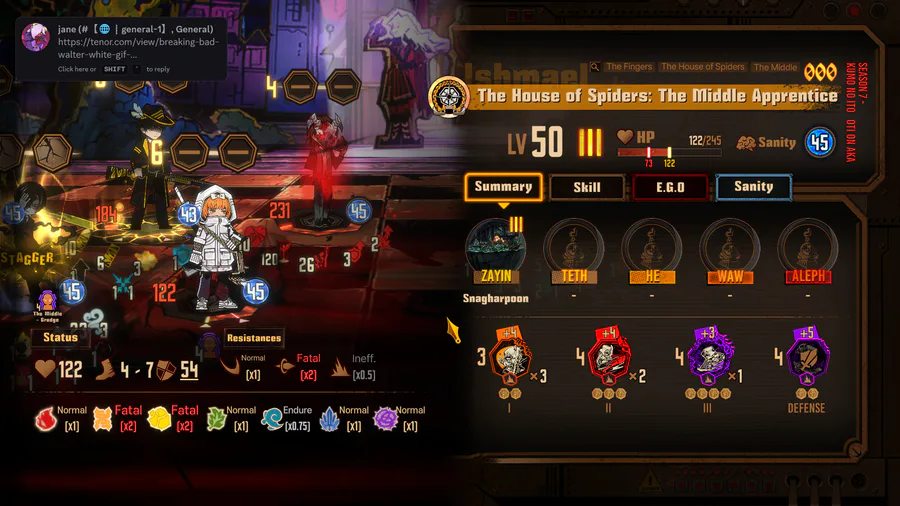Inspect skill I icon
900x506 pixels.
(511, 355)
